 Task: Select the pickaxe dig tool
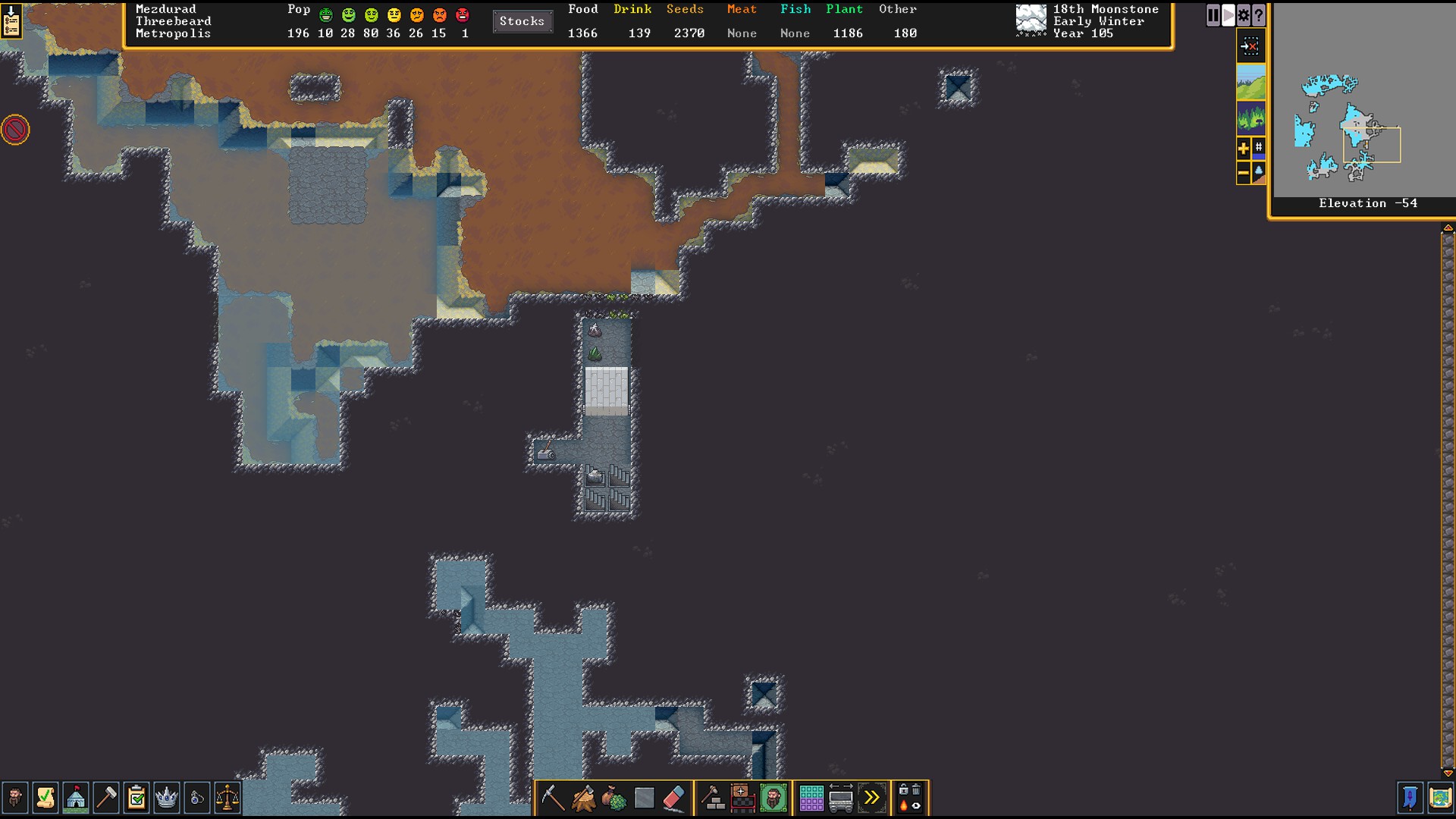pos(553,798)
